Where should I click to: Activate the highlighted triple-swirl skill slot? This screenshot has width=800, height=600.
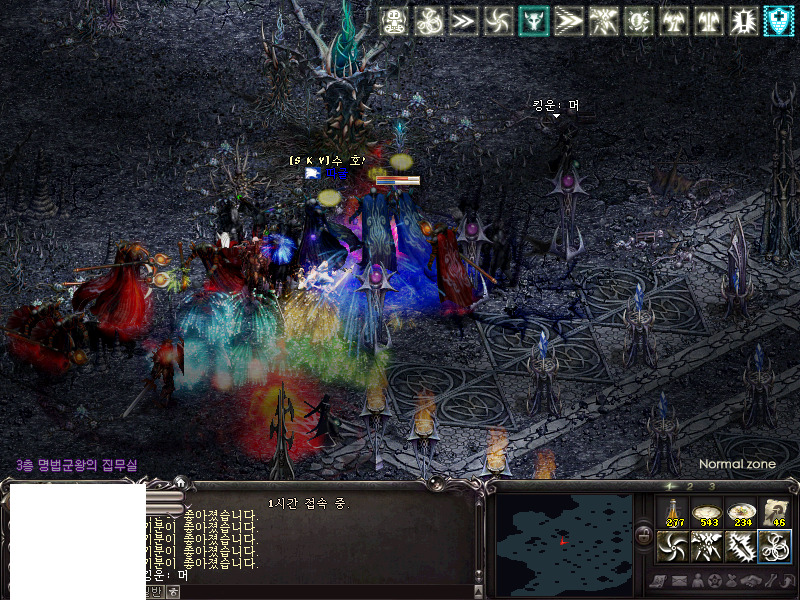click(x=775, y=547)
